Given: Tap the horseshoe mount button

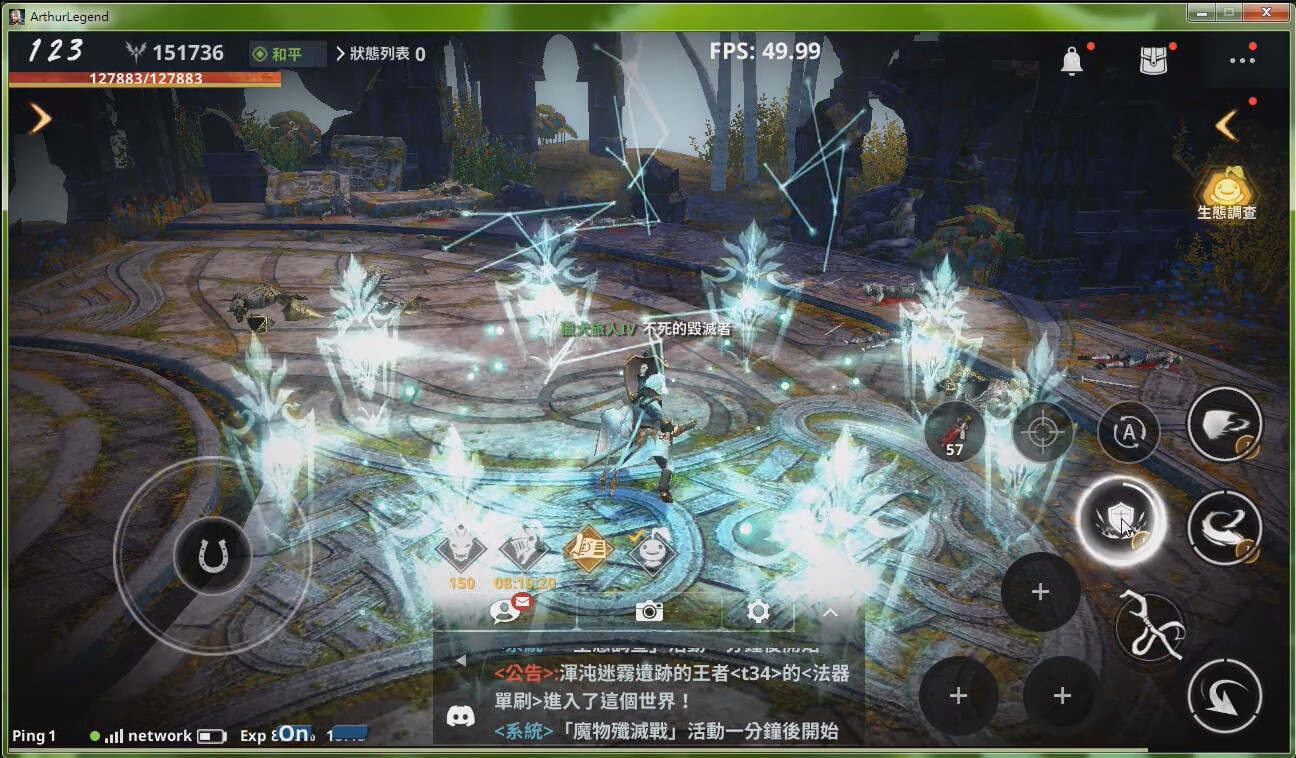Looking at the screenshot, I should click(212, 556).
